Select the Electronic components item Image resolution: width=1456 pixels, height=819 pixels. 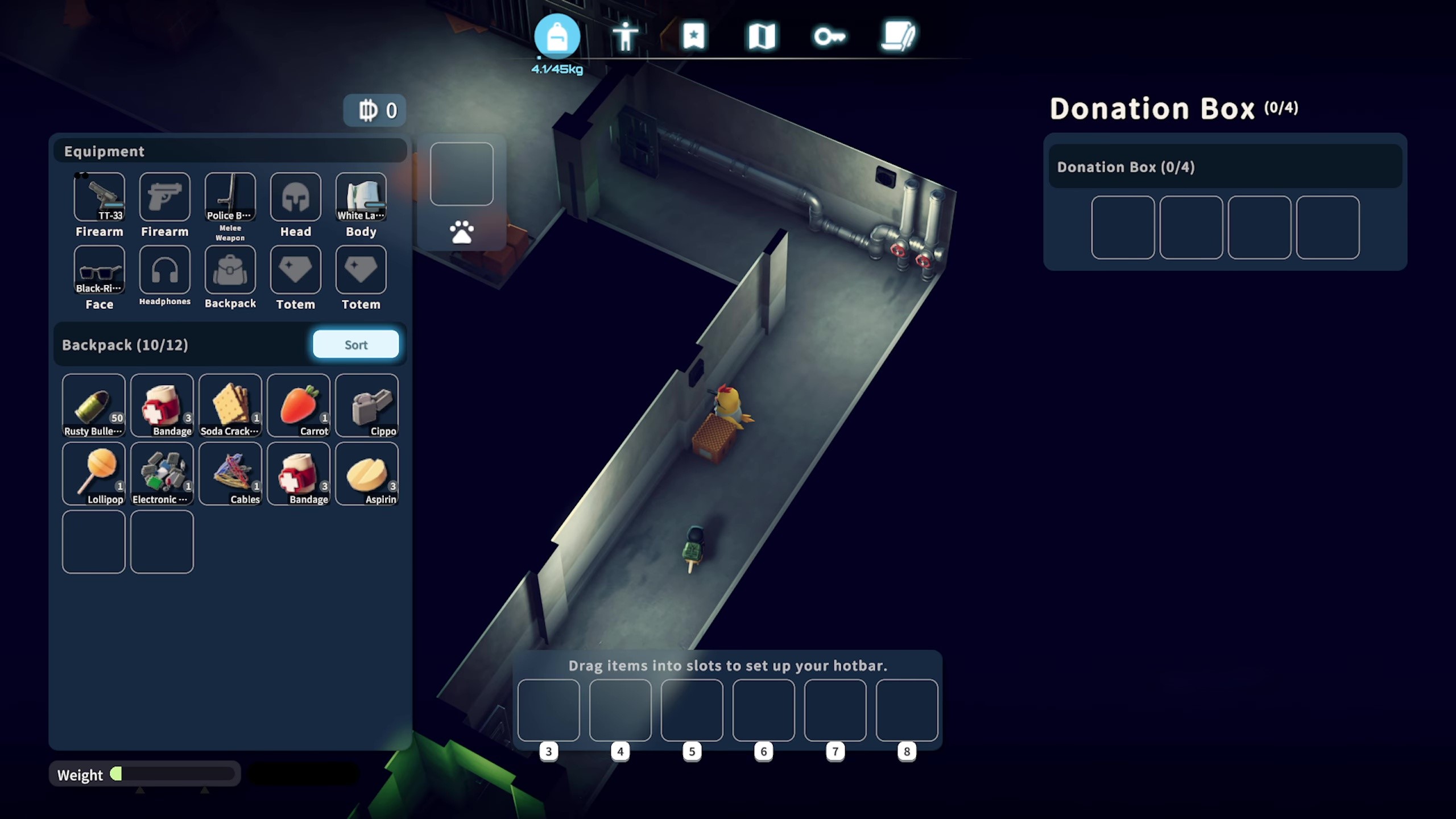[x=162, y=473]
